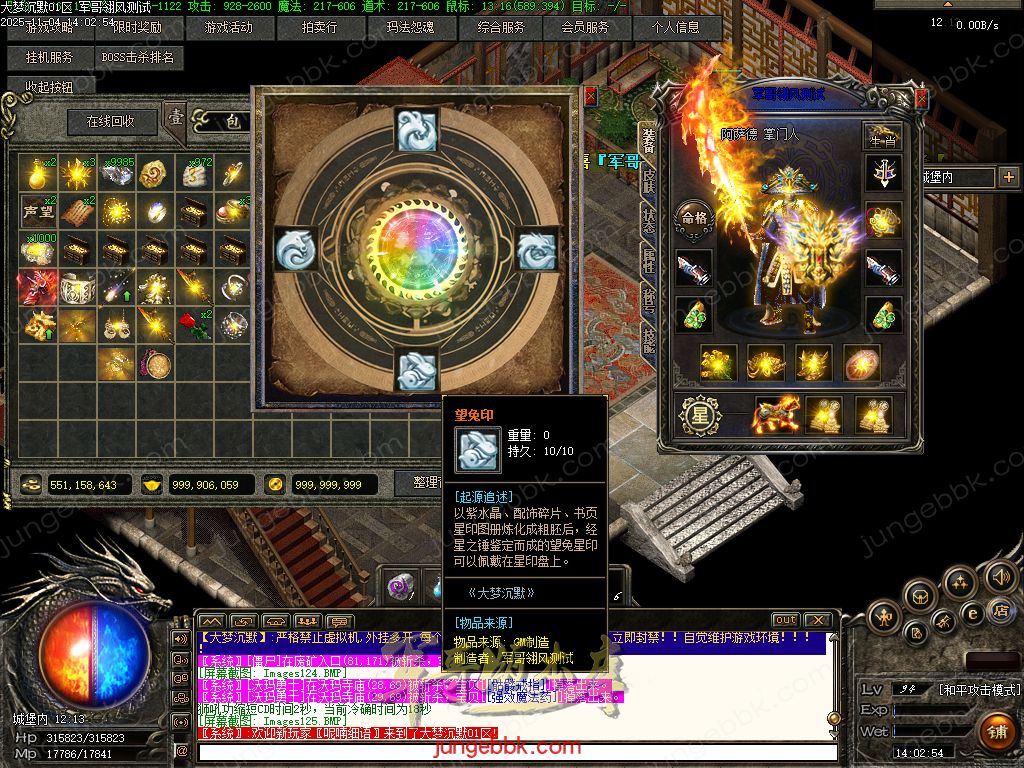Open the 拍卖行 auction house menu
1024x768 pixels.
[319, 27]
